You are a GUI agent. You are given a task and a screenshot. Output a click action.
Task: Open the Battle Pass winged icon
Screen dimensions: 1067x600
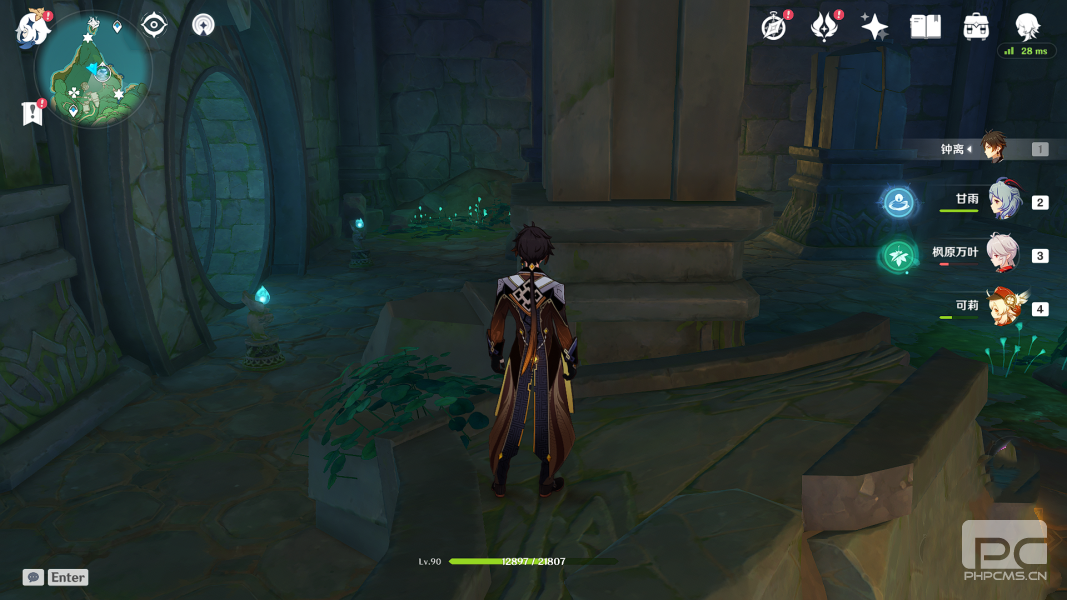point(824,27)
